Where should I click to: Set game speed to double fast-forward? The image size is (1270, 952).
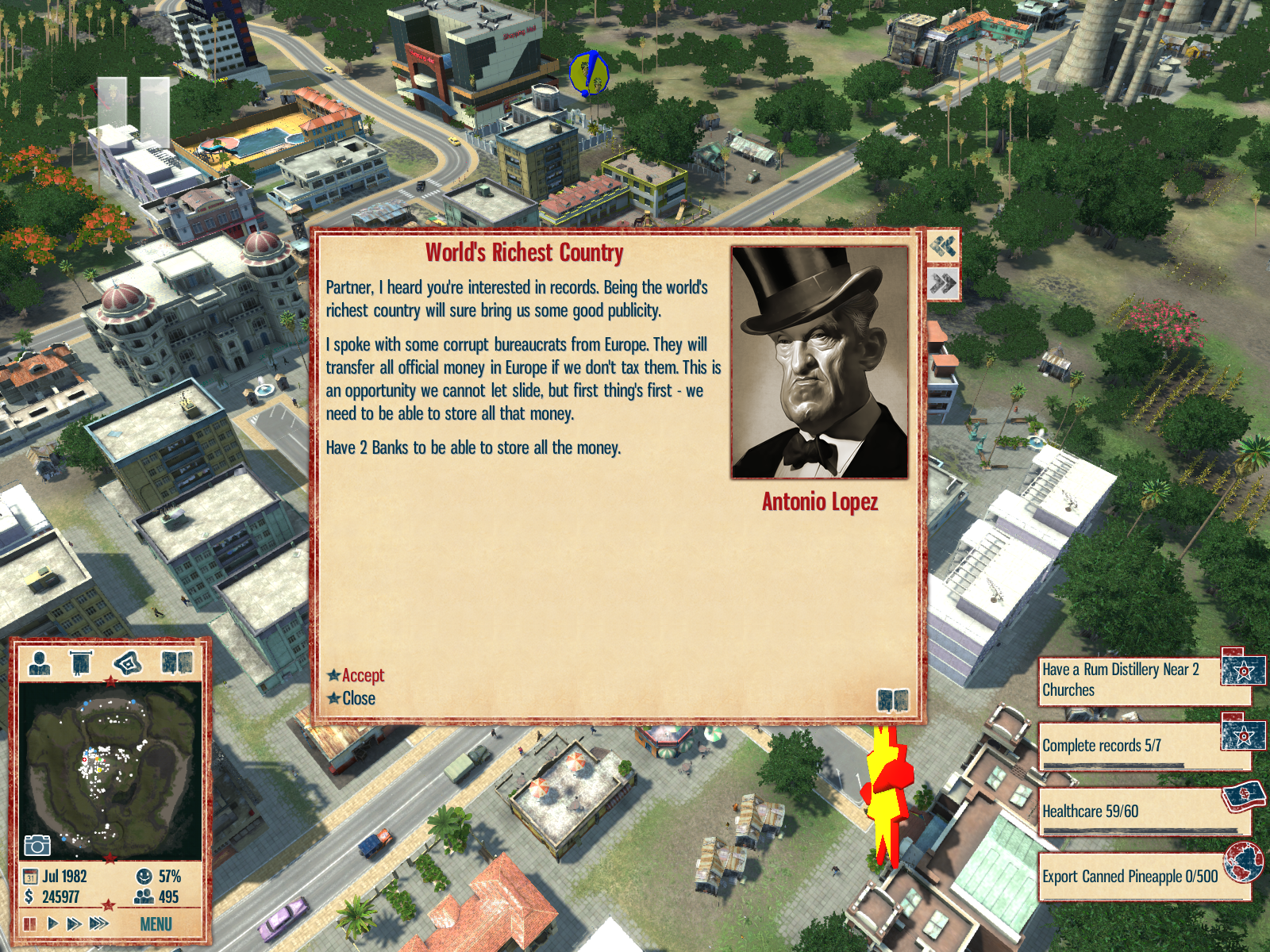point(74,923)
